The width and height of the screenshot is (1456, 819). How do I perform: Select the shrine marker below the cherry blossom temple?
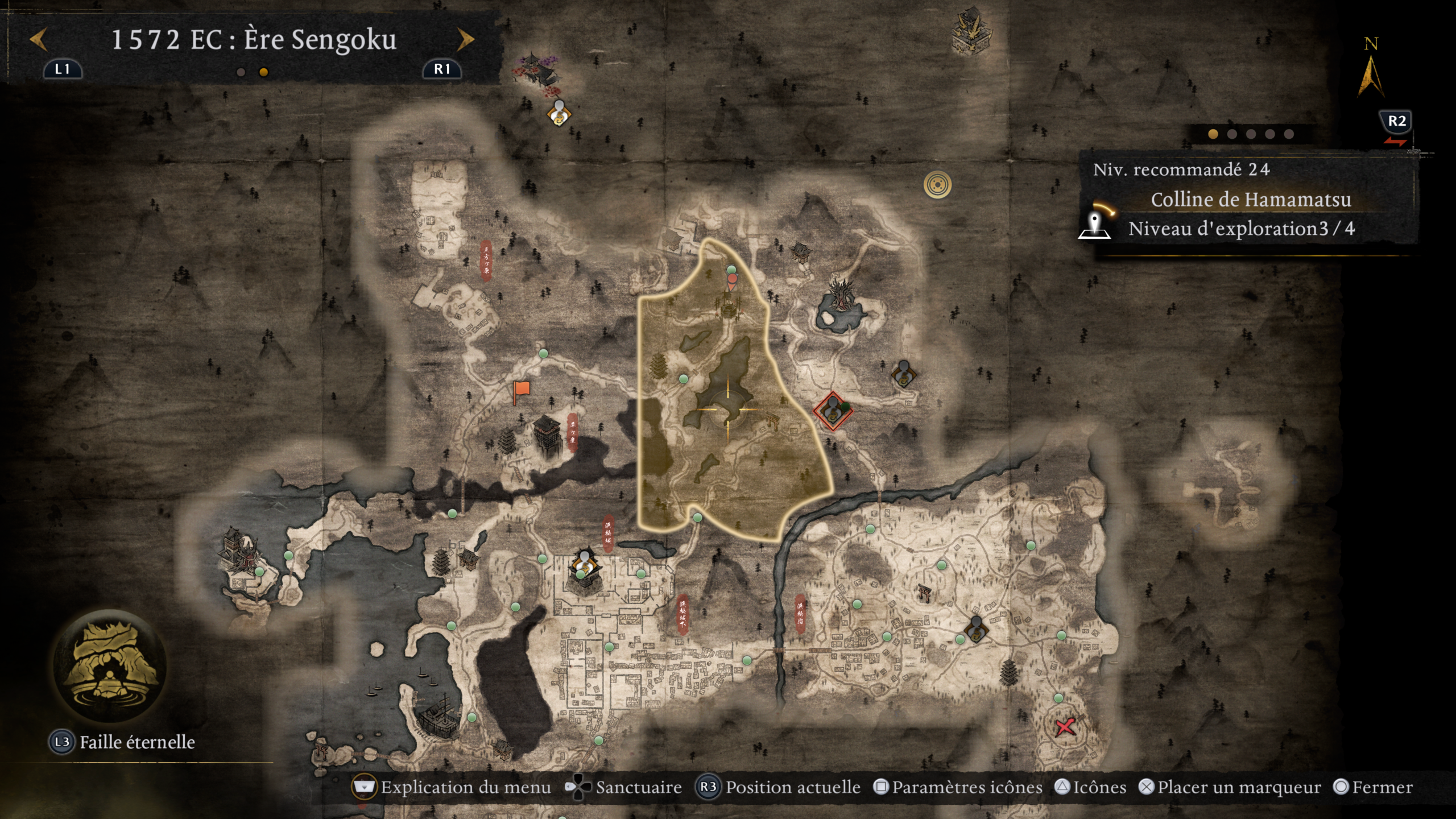559,113
